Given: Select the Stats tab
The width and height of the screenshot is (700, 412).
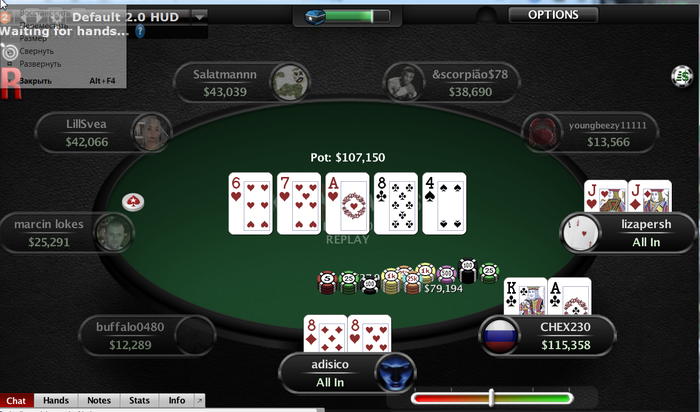Looking at the screenshot, I should (139, 401).
